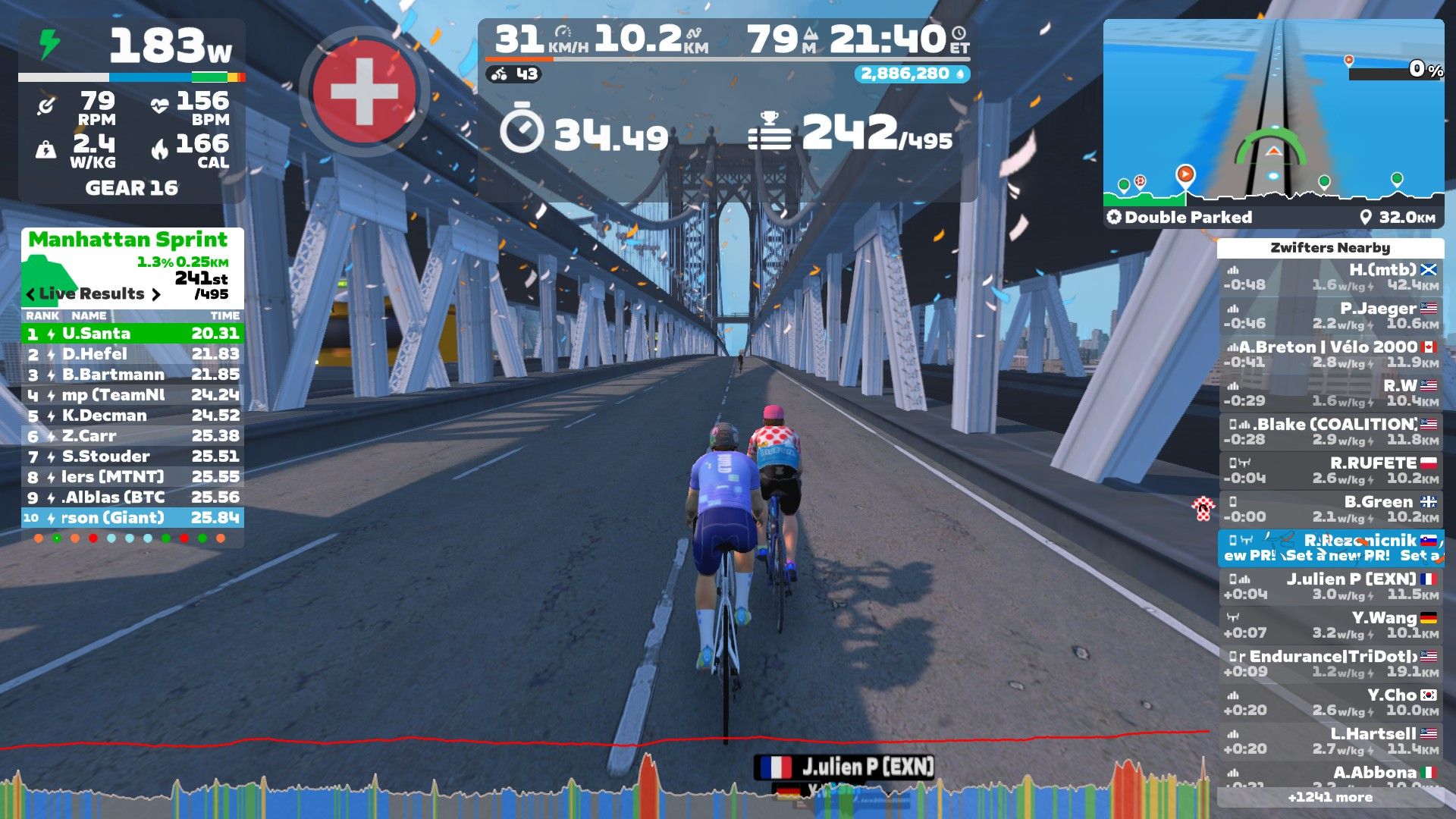Select U.Santa in sprint leaderboard
Viewport: 1456px width, 819px height.
[x=133, y=334]
